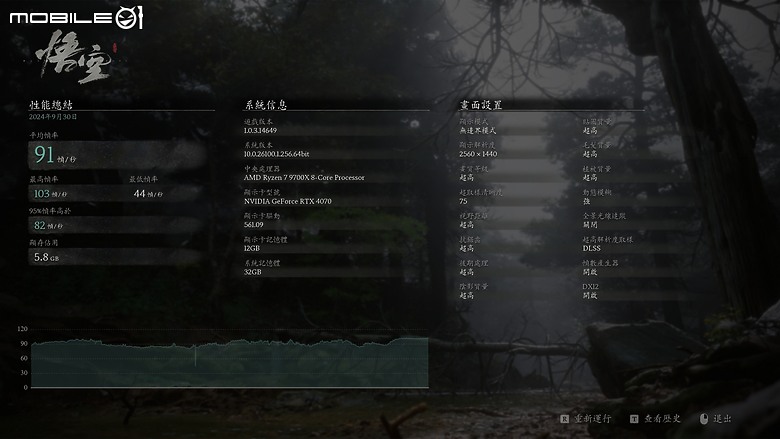The height and width of the screenshot is (439, 780).
Task: Open benchmark history with 查看歷史
Action: point(661,419)
